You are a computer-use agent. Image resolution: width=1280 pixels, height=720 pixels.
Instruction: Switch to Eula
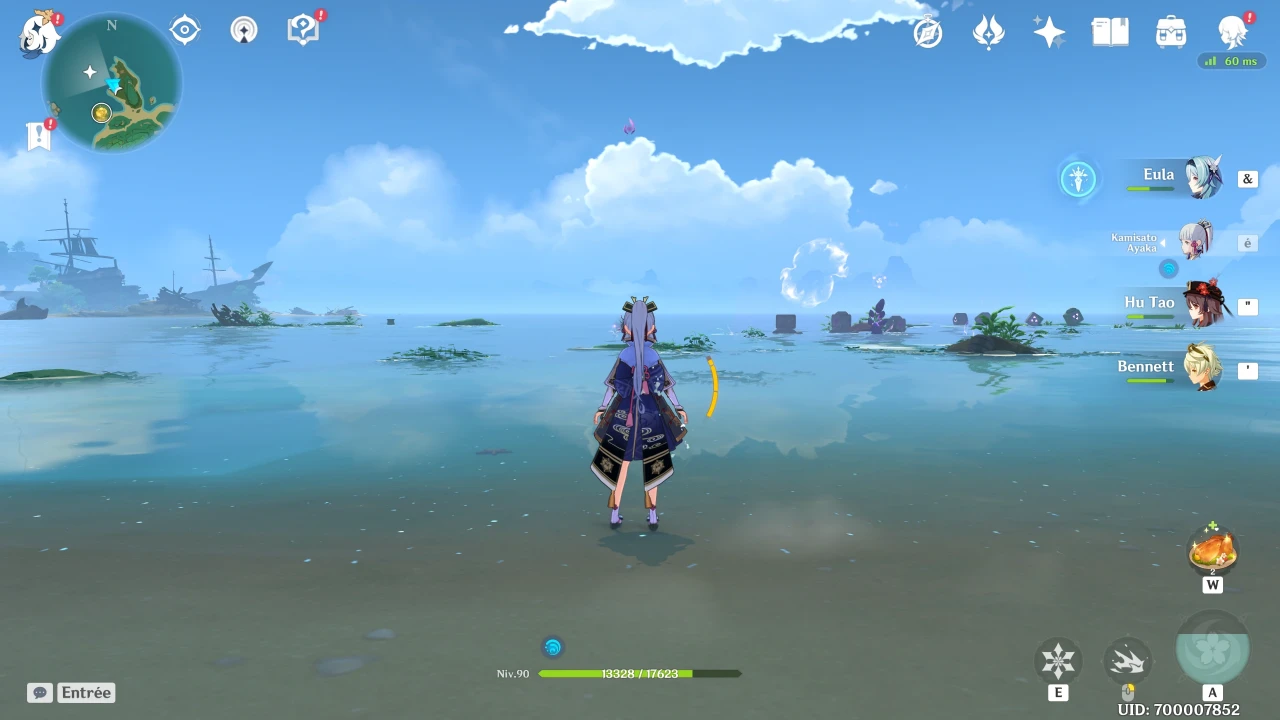pyautogui.click(x=1200, y=178)
